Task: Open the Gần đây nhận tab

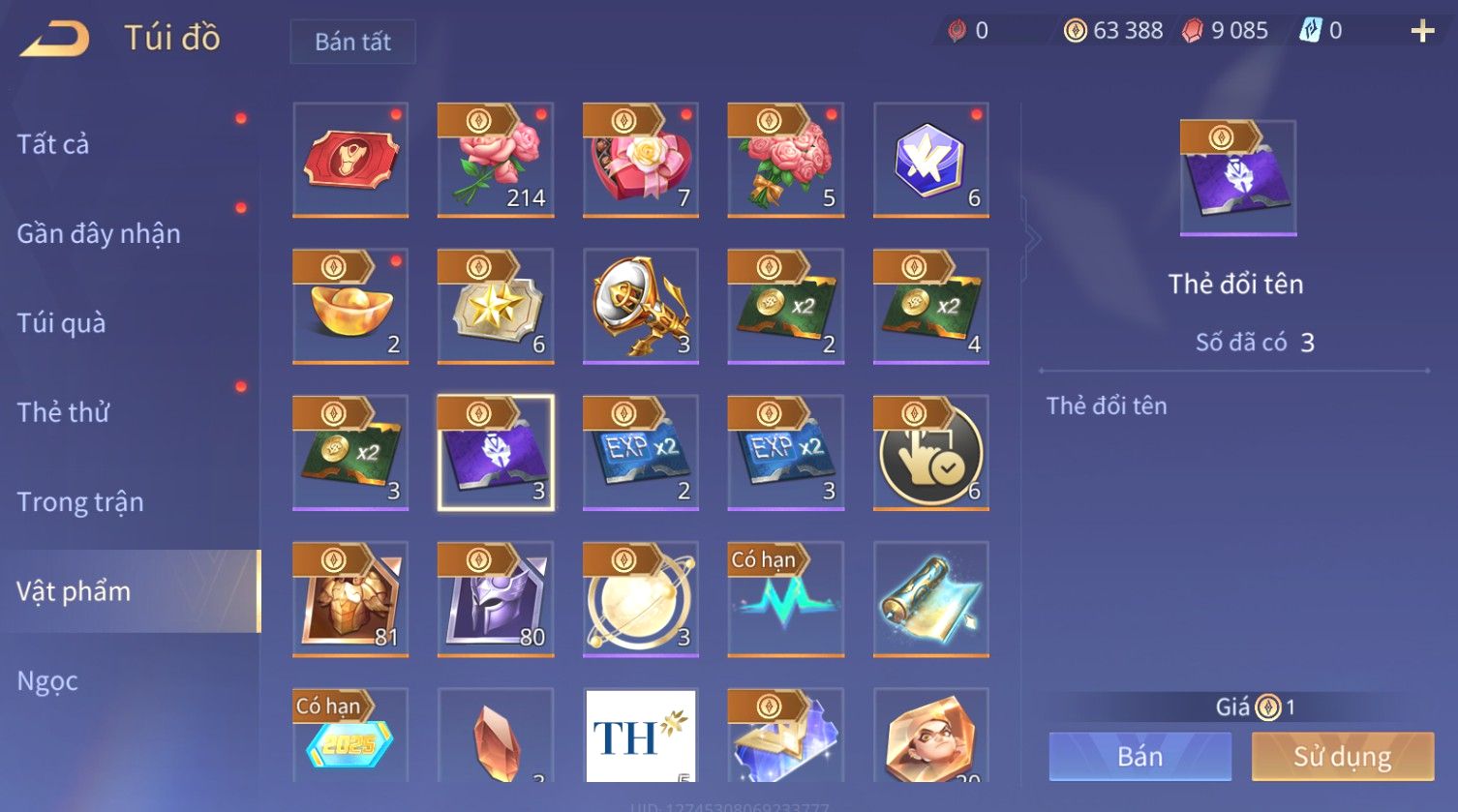Action: click(99, 233)
